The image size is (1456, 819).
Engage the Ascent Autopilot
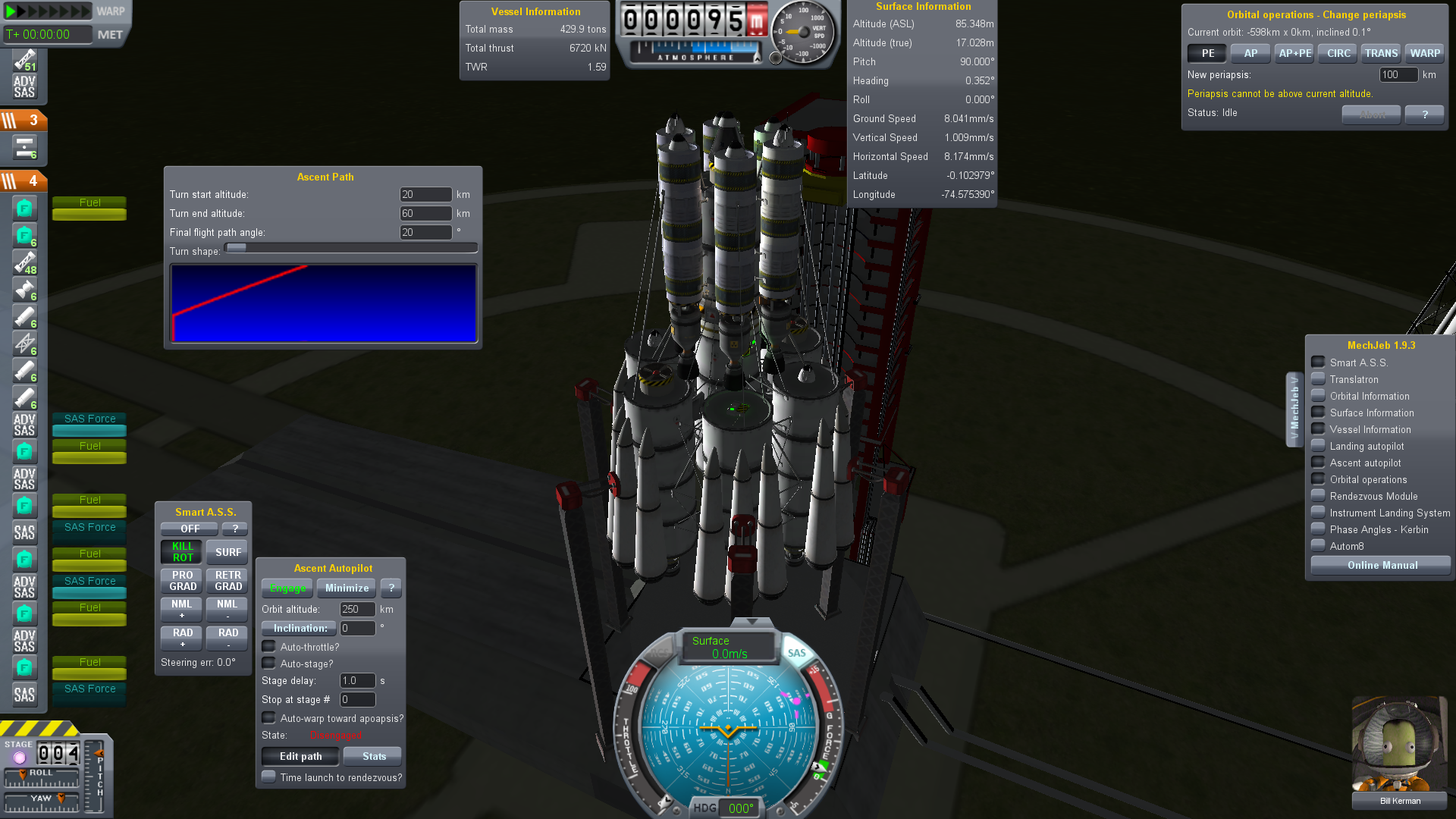coord(287,588)
